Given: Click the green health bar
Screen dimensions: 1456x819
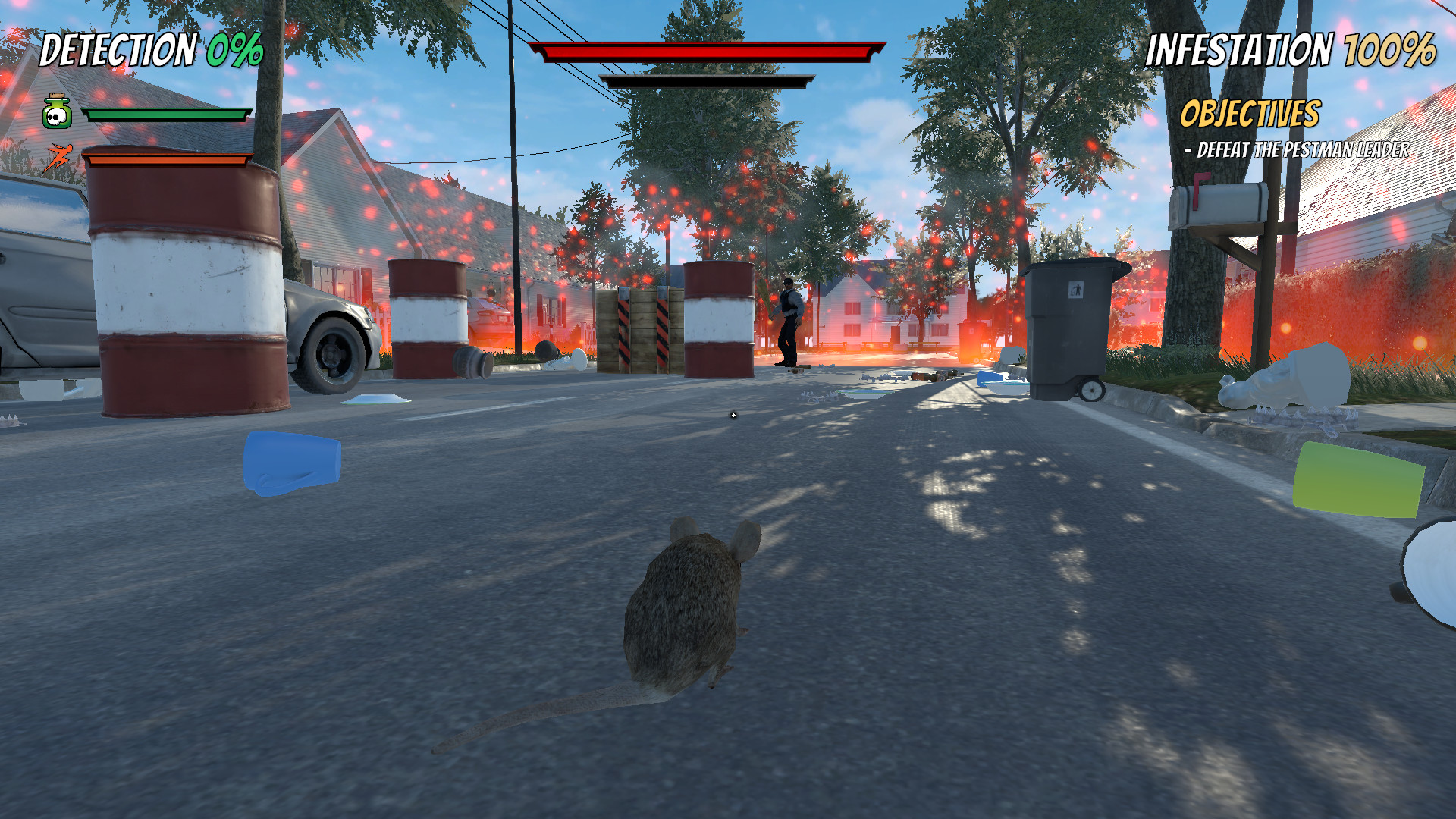Looking at the screenshot, I should pyautogui.click(x=165, y=114).
